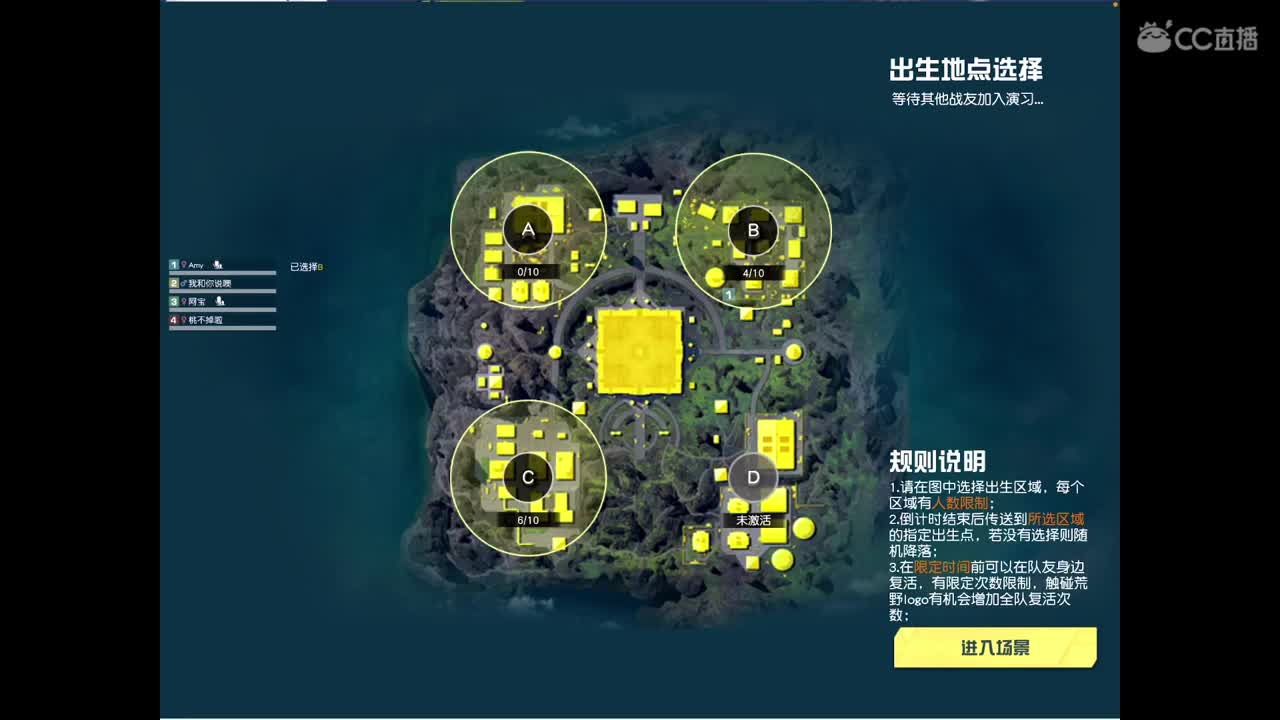
Task: Click the 0/10 counter under zone A
Action: coord(528,269)
